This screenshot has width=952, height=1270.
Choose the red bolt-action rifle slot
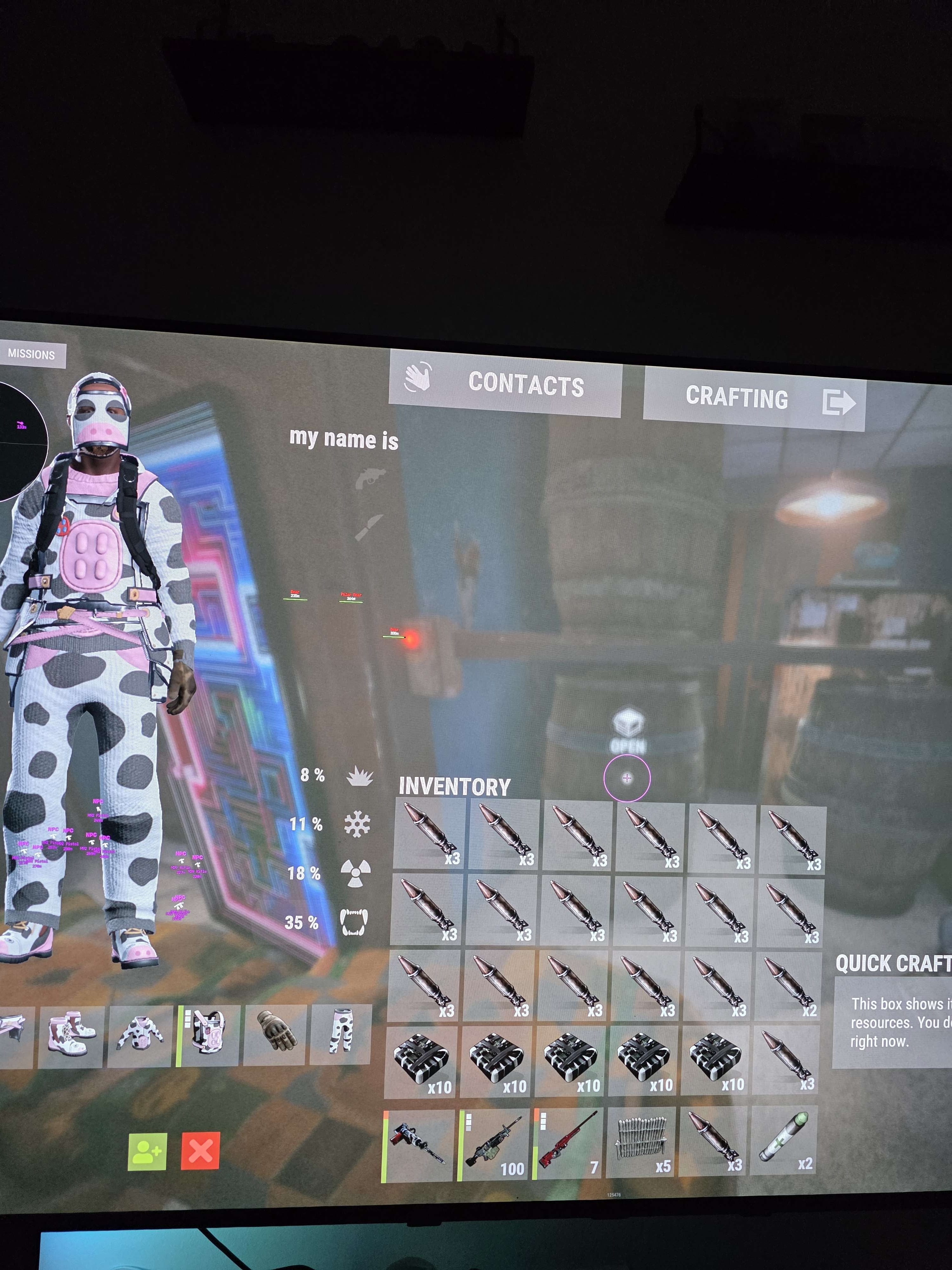coord(569,1146)
